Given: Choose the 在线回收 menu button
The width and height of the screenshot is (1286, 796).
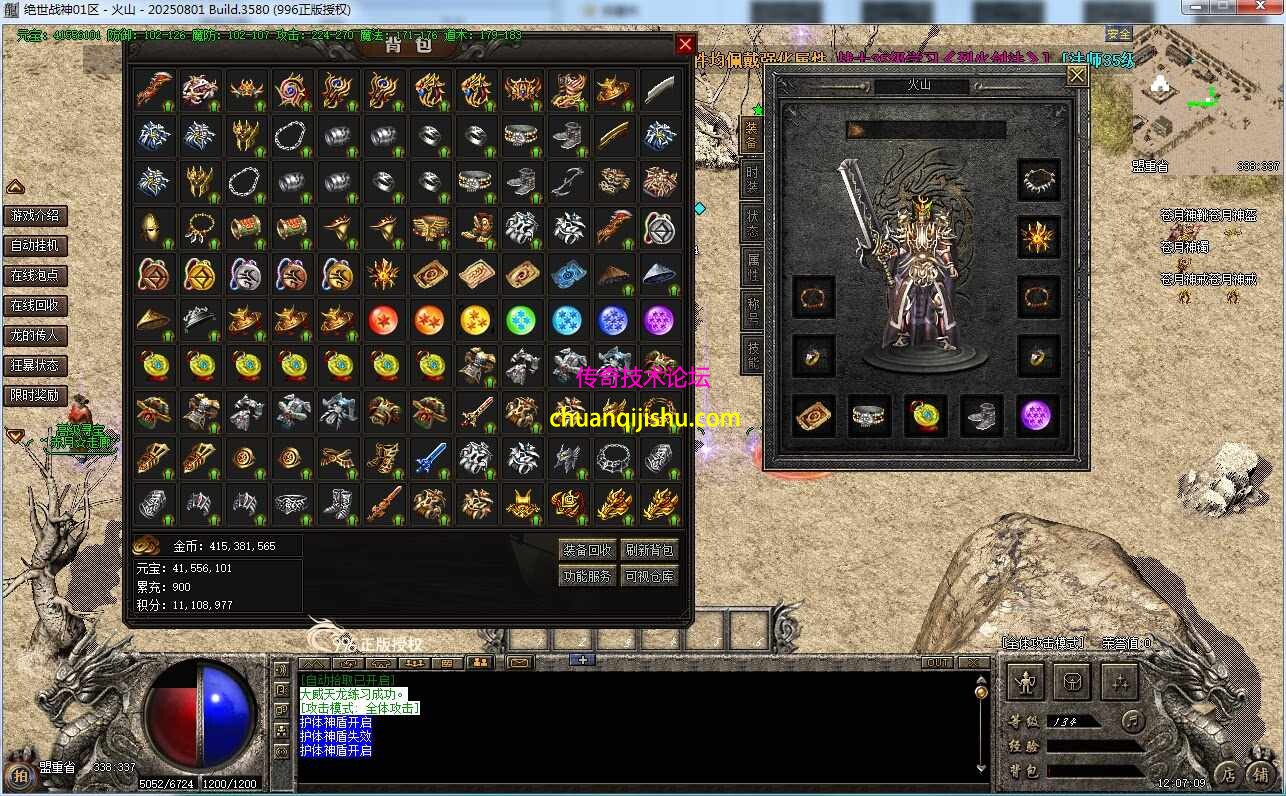Looking at the screenshot, I should (35, 305).
